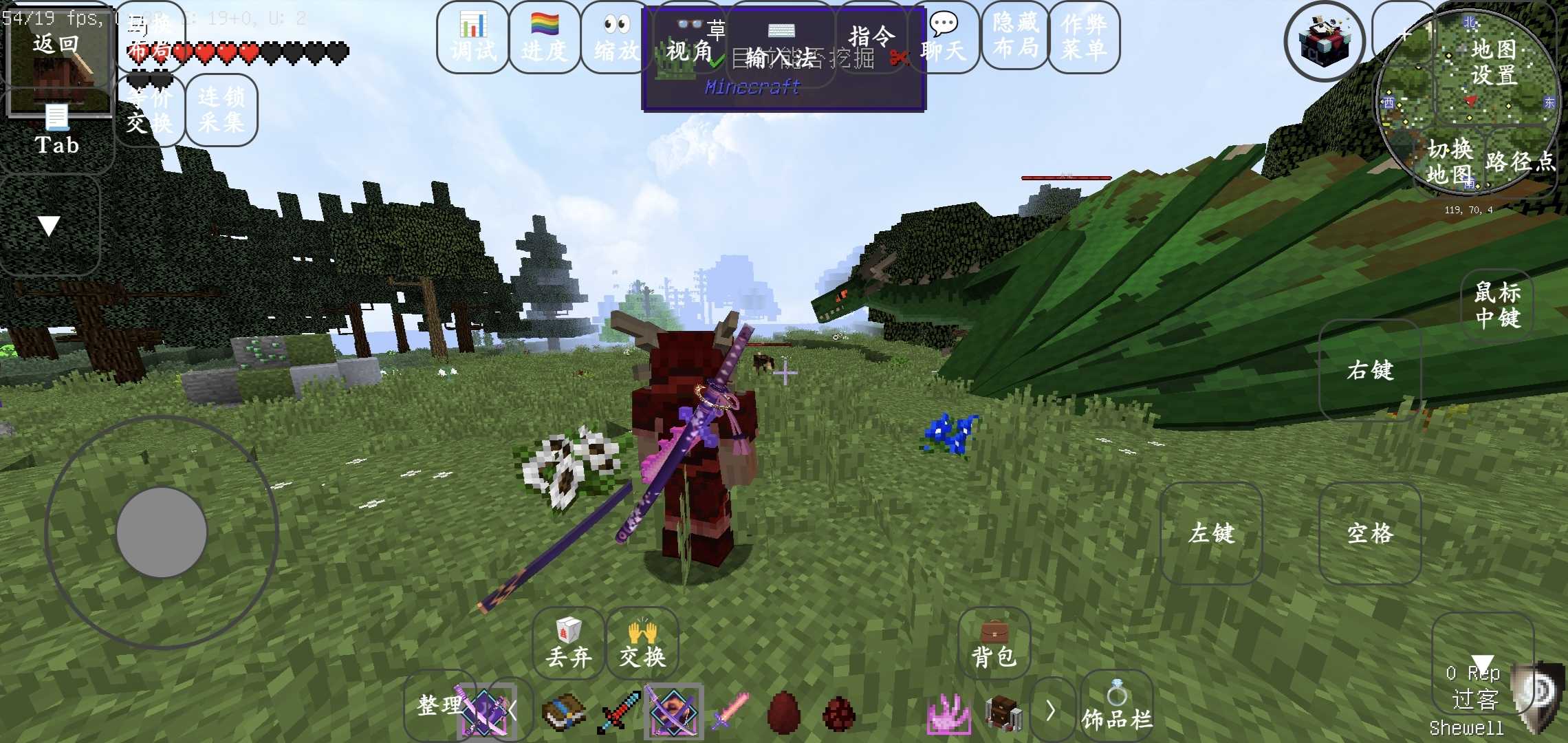
Task: Select the red and blue sword hotbar slot
Action: pos(620,713)
